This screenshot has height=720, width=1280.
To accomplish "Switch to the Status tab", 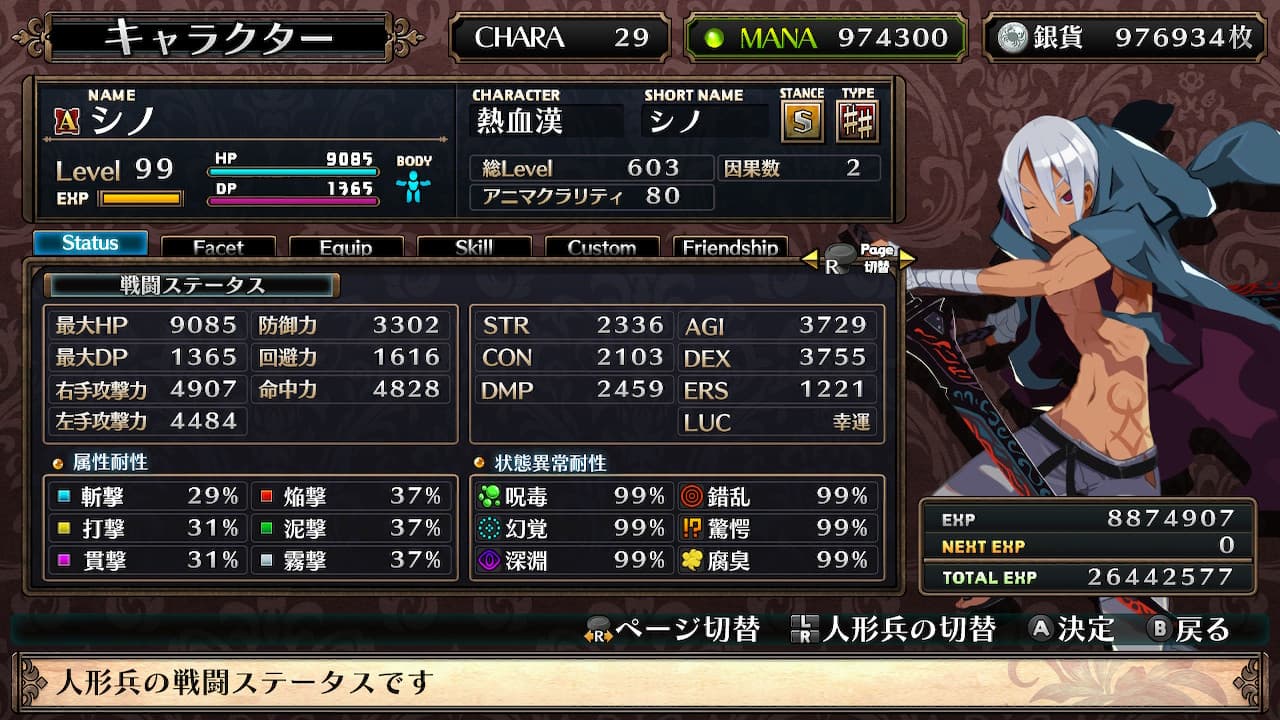I will [90, 243].
